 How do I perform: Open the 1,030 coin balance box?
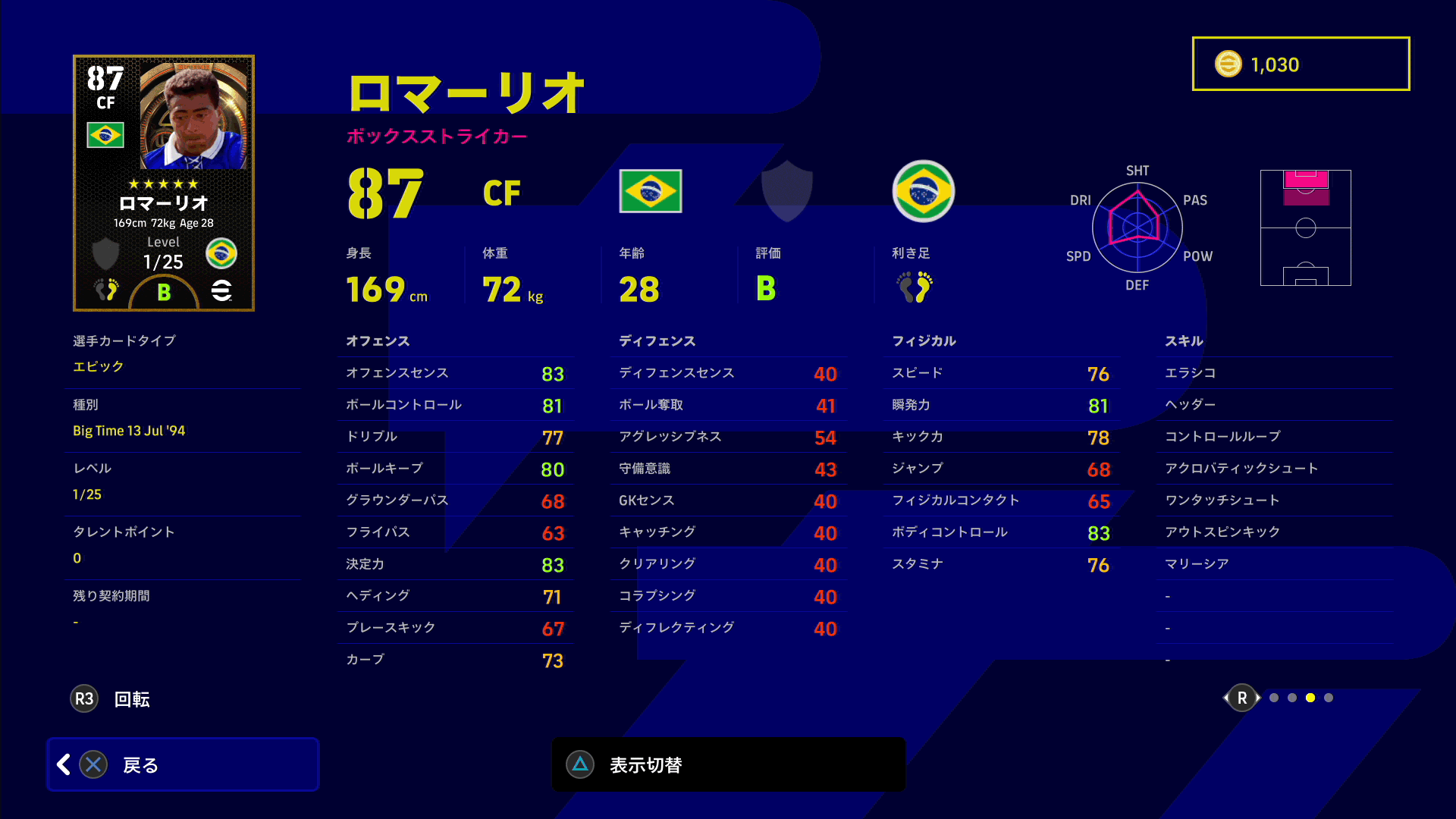pos(1301,64)
